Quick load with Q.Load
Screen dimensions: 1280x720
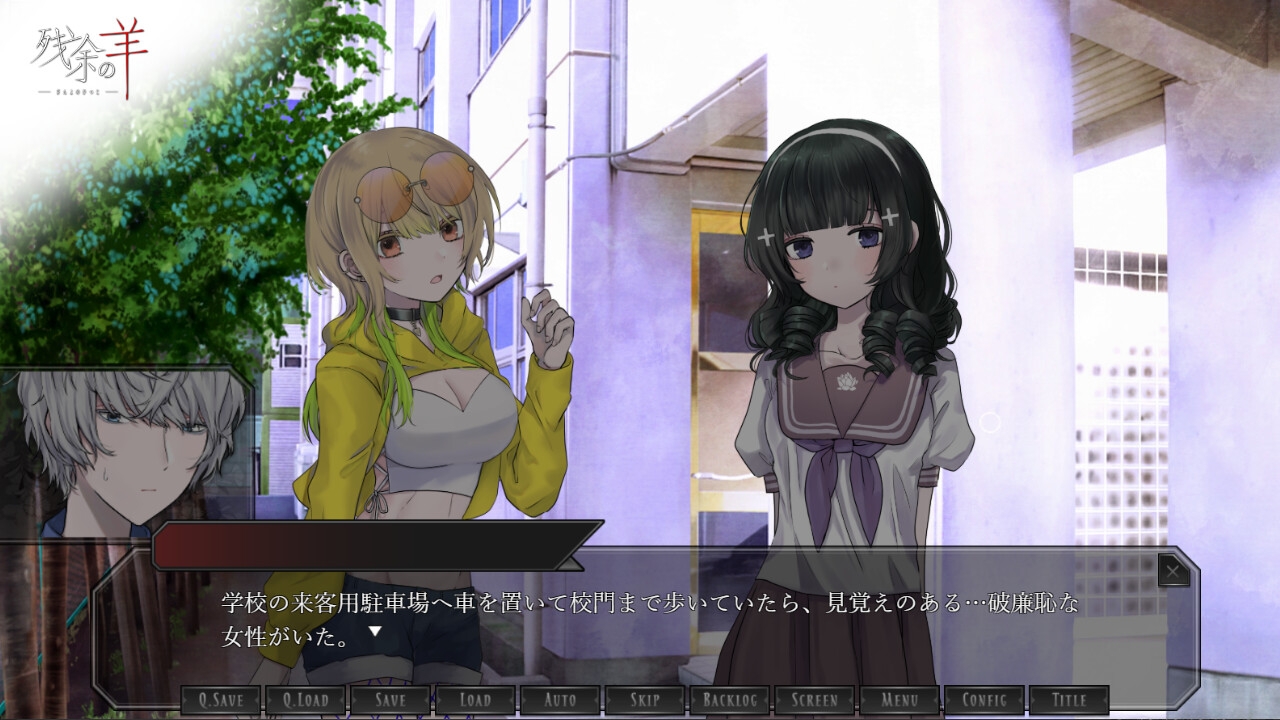(x=305, y=700)
